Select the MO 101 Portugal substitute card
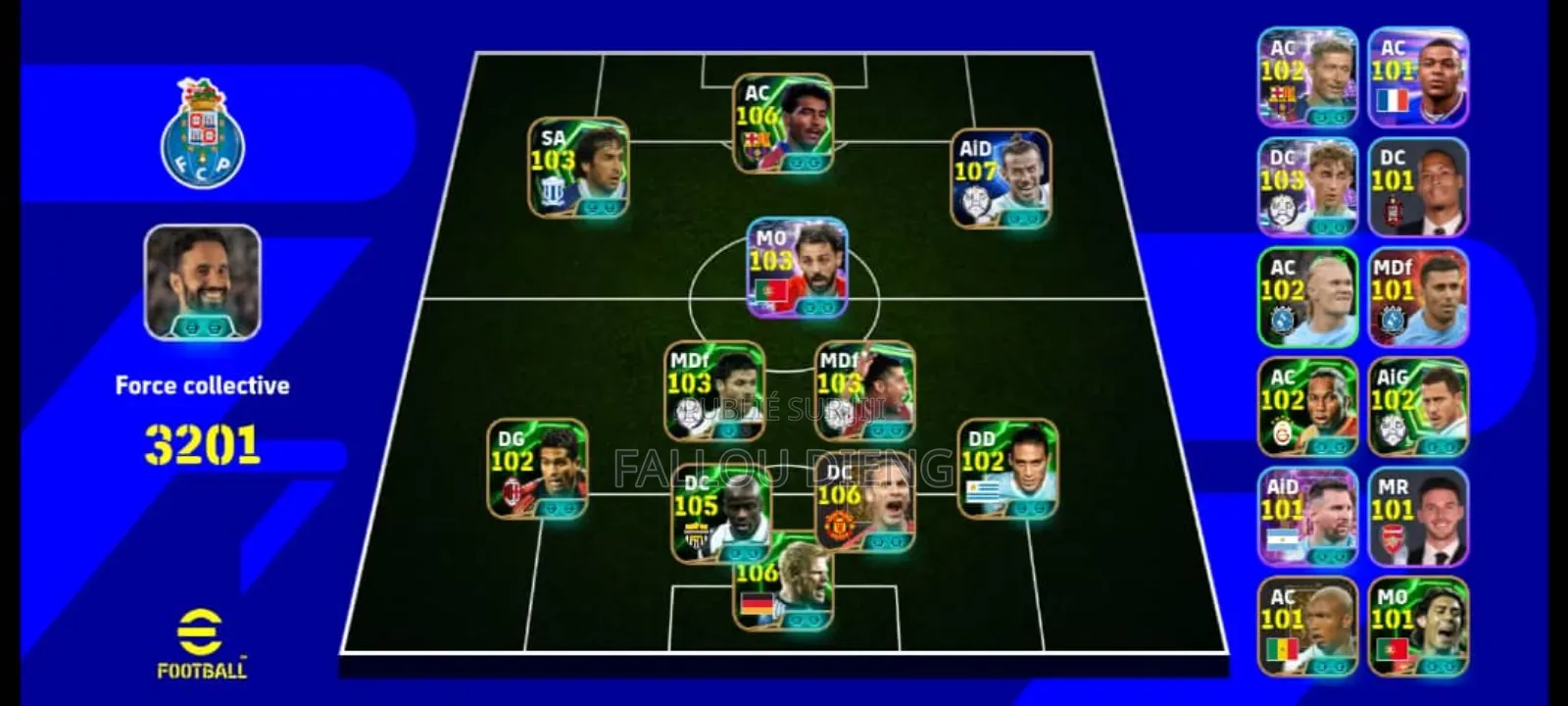This screenshot has height=706, width=1568. pyautogui.click(x=1417, y=627)
